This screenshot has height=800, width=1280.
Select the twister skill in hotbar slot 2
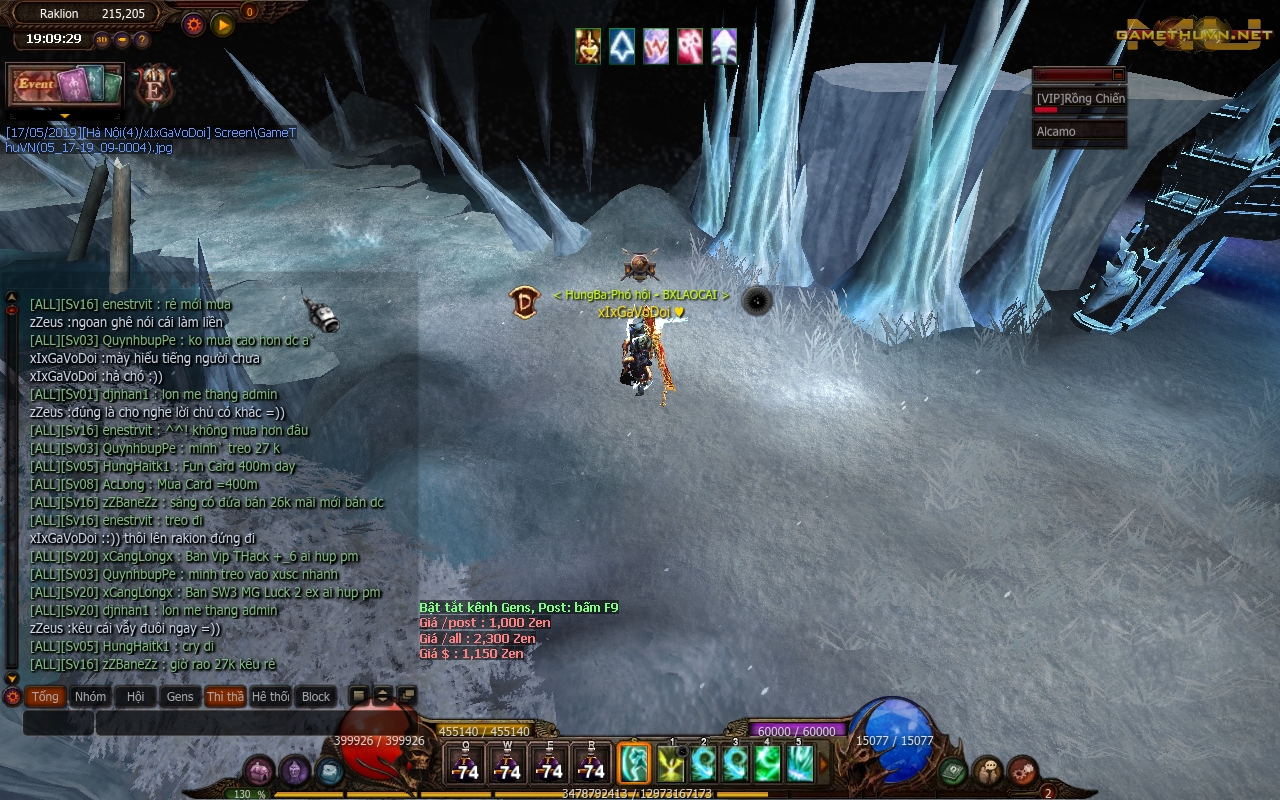pyautogui.click(x=705, y=763)
